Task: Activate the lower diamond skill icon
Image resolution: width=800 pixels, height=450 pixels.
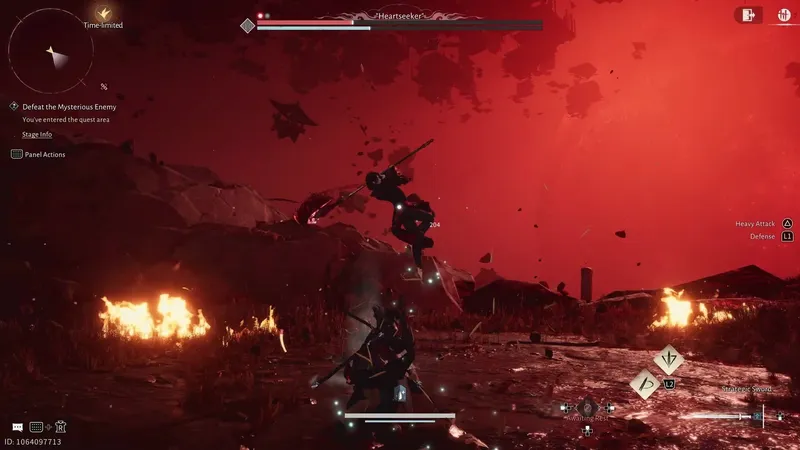Action: [645, 384]
